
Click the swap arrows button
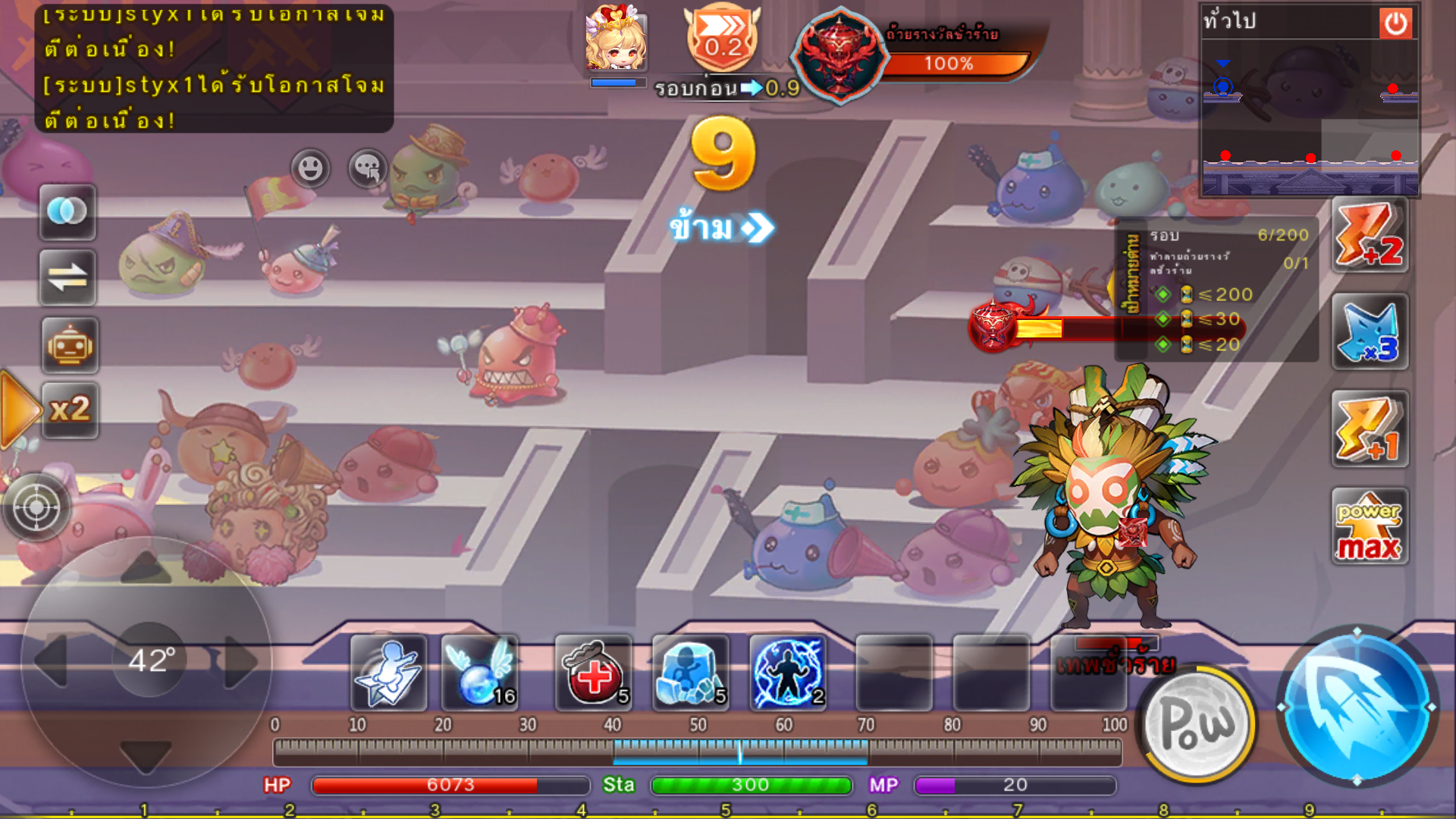67,278
